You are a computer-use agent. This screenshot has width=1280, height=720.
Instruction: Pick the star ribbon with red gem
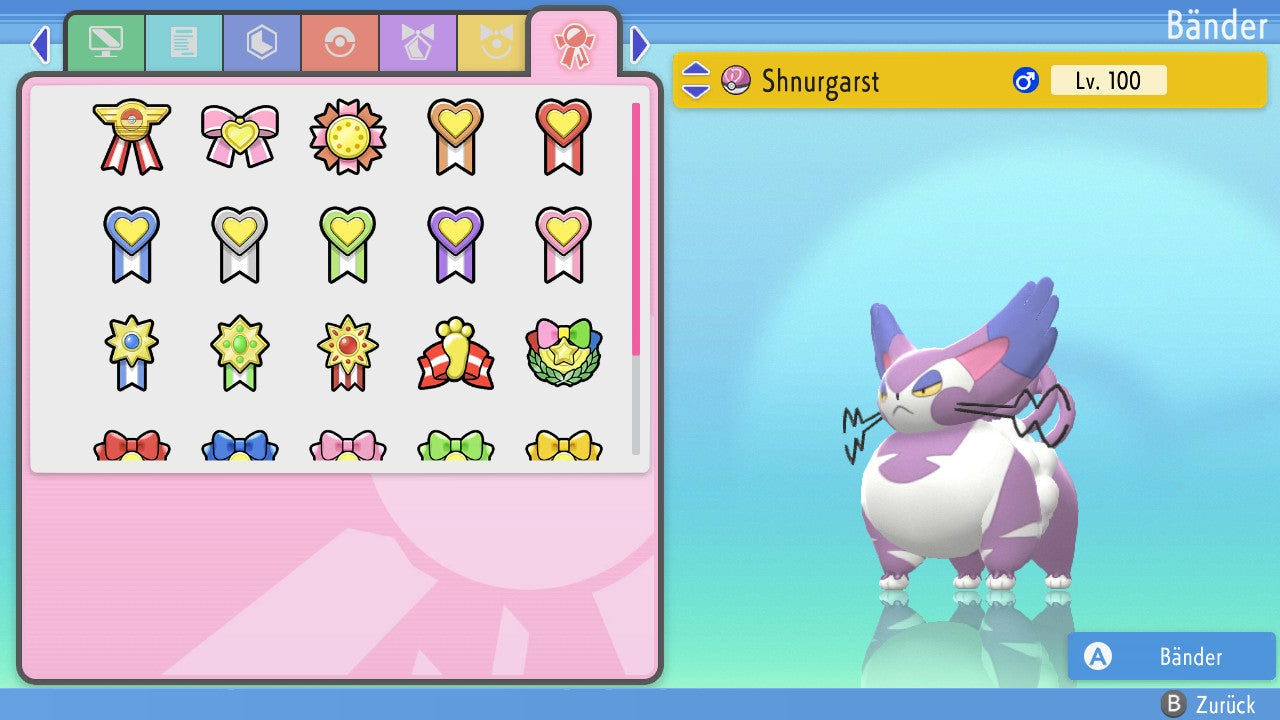[x=347, y=353]
